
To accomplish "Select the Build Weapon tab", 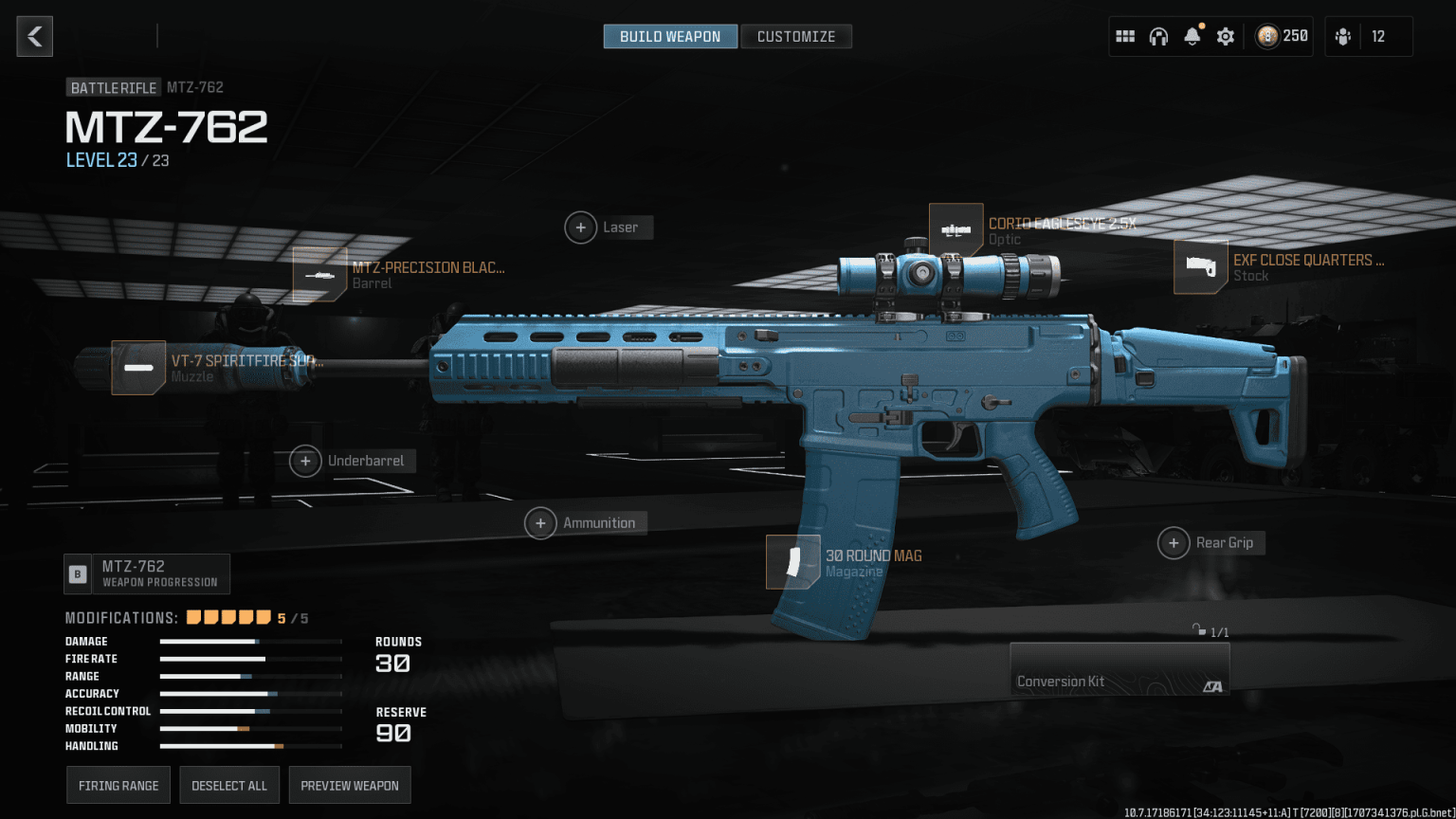I will [x=670, y=36].
